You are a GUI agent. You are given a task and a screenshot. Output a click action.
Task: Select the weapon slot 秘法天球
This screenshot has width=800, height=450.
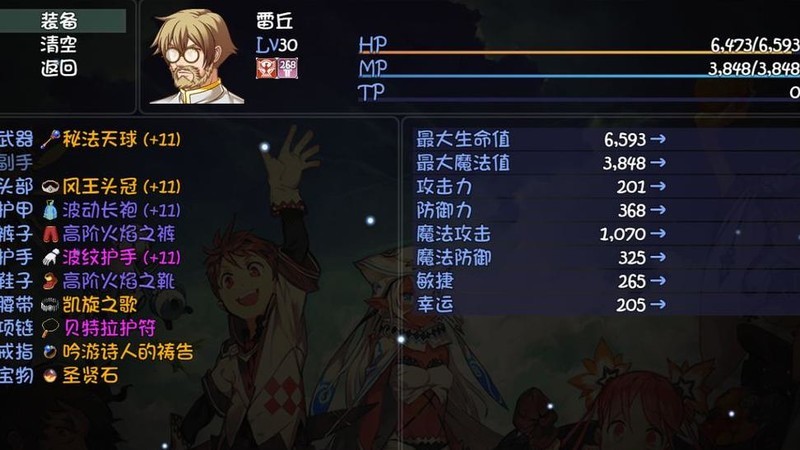click(x=110, y=139)
